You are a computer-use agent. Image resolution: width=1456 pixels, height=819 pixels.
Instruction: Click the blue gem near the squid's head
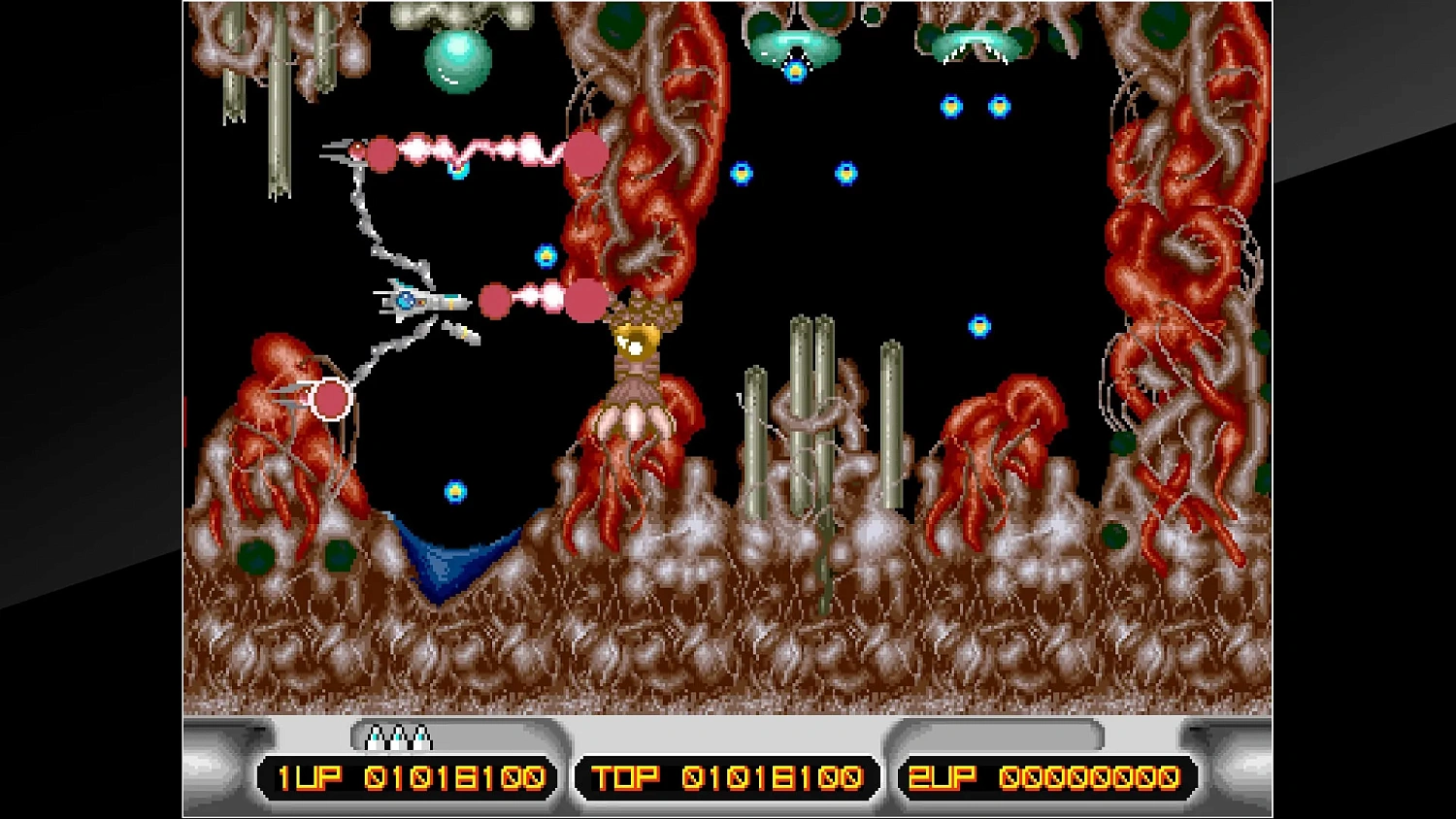coord(544,257)
